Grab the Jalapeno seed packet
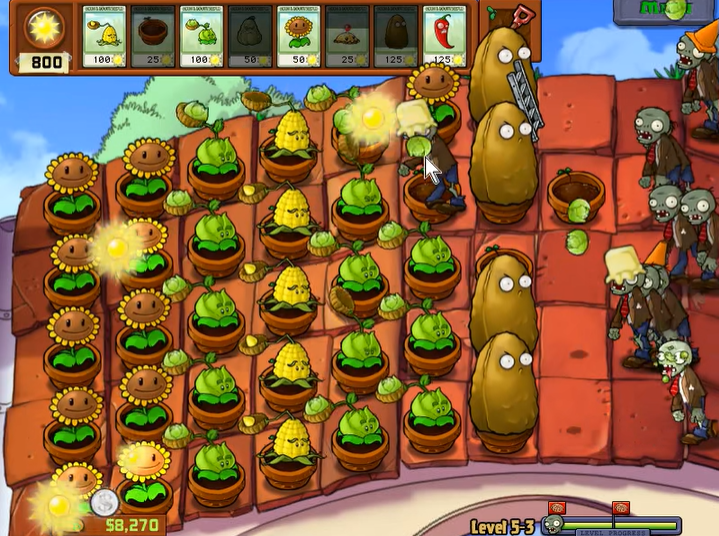The width and height of the screenshot is (719, 536). coord(444,39)
